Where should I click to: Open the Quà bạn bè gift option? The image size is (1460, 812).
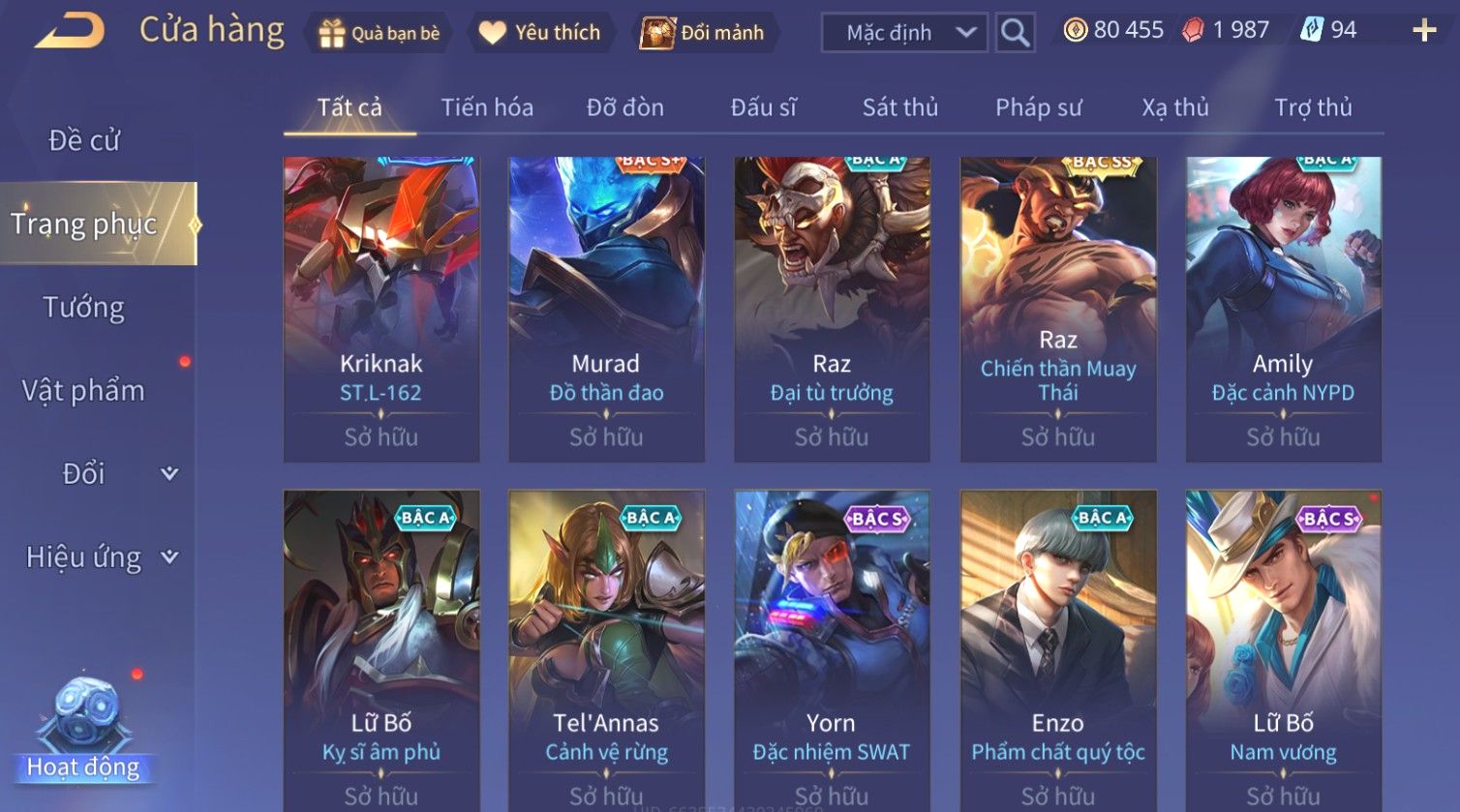(x=379, y=33)
